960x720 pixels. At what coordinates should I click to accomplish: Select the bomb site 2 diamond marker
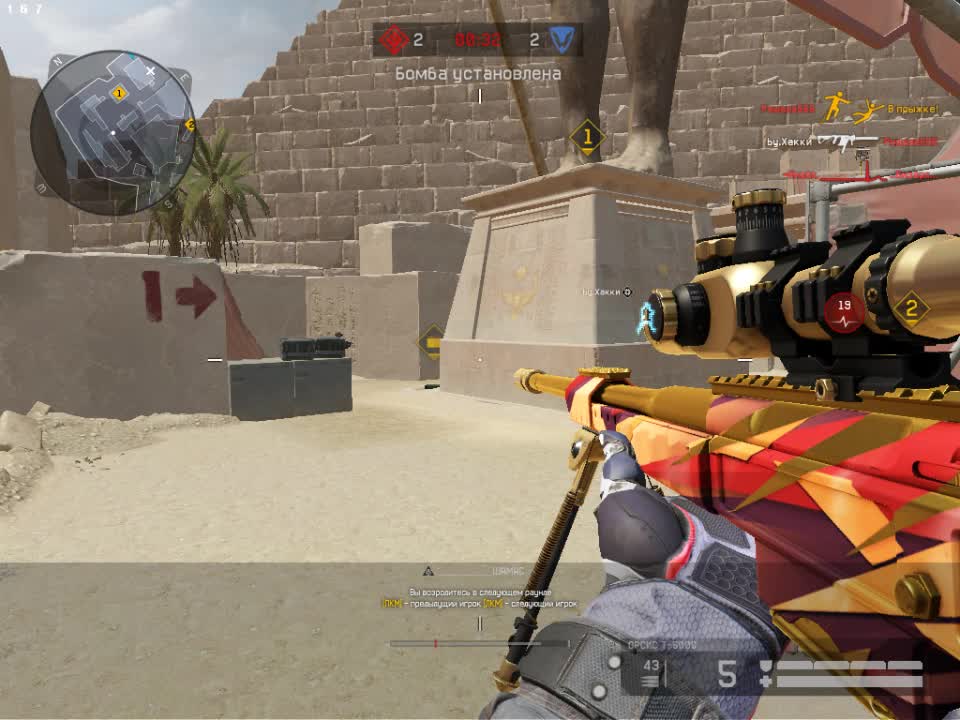911,309
